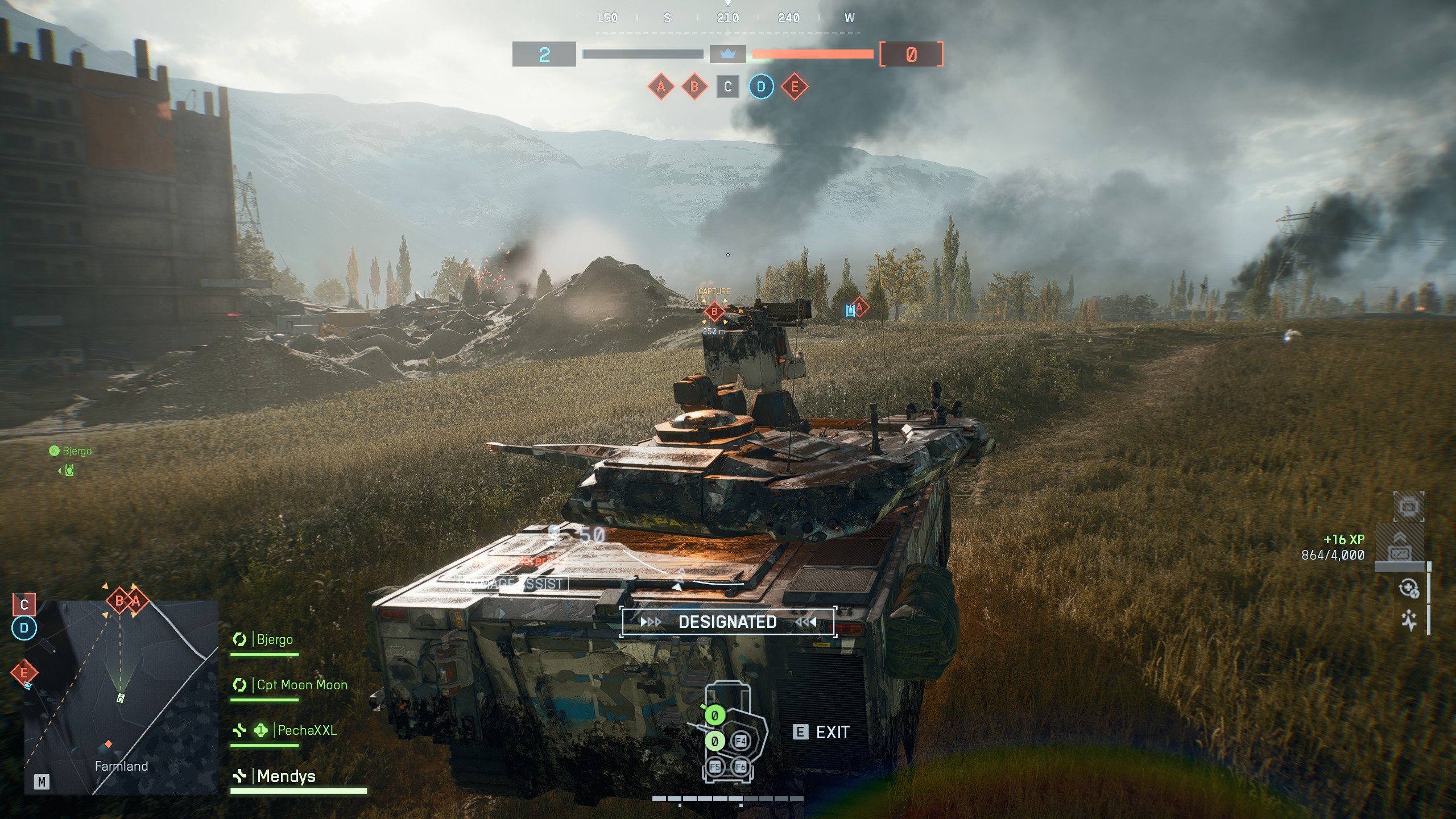Select squad member PechaXXL
Screen dimensions: 1456x819
point(307,731)
